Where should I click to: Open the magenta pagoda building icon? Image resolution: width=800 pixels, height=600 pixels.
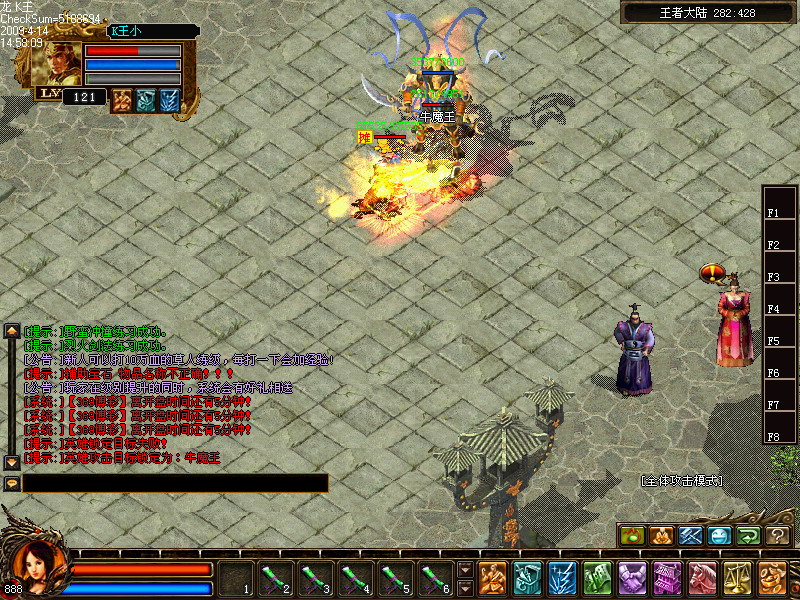point(667,578)
